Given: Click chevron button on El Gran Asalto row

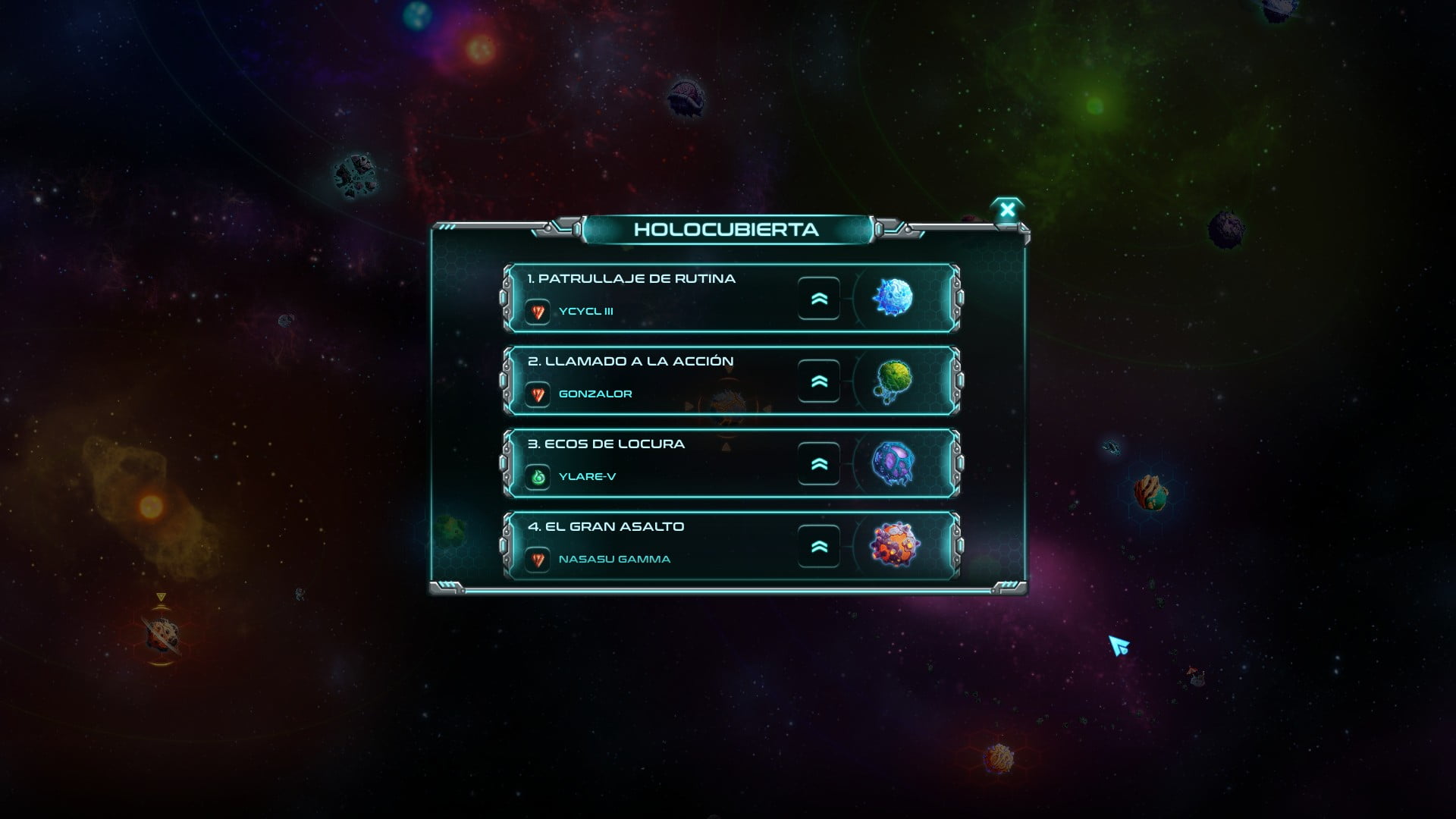Looking at the screenshot, I should [x=819, y=547].
